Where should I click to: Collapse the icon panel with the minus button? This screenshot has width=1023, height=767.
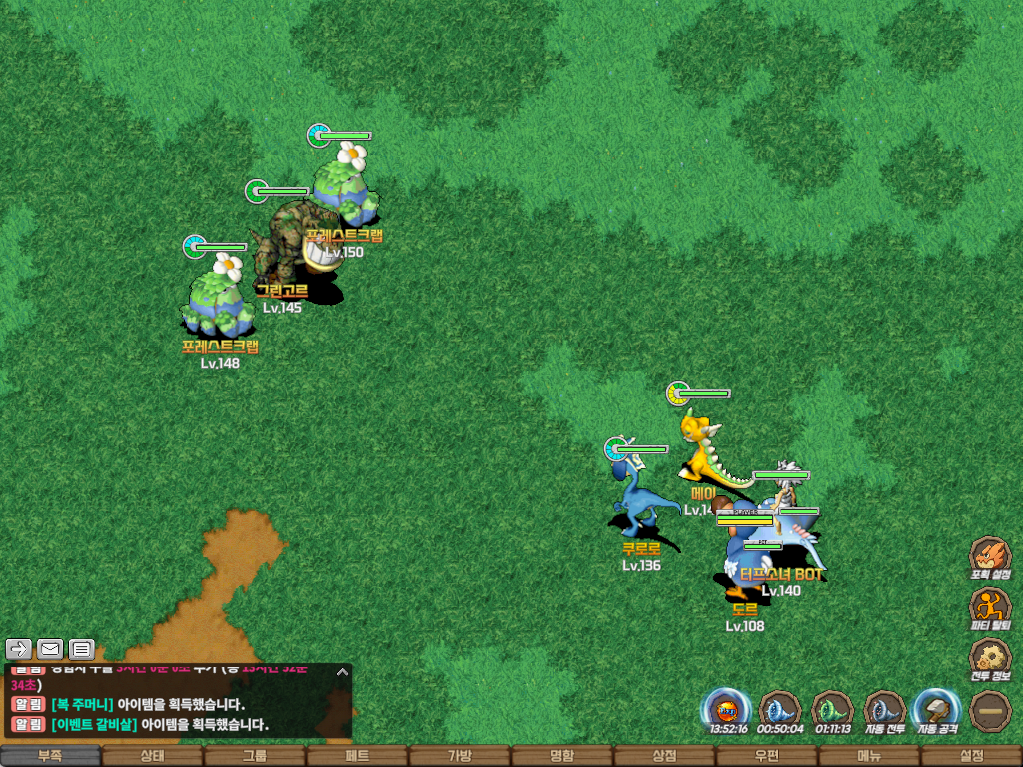click(989, 710)
